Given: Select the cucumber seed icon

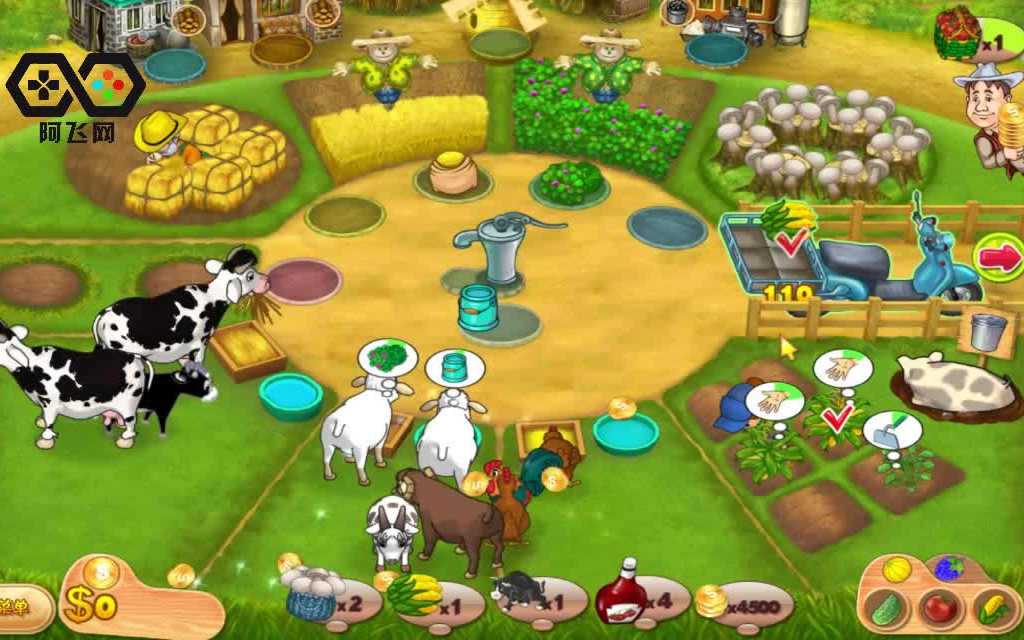Looking at the screenshot, I should [885, 608].
